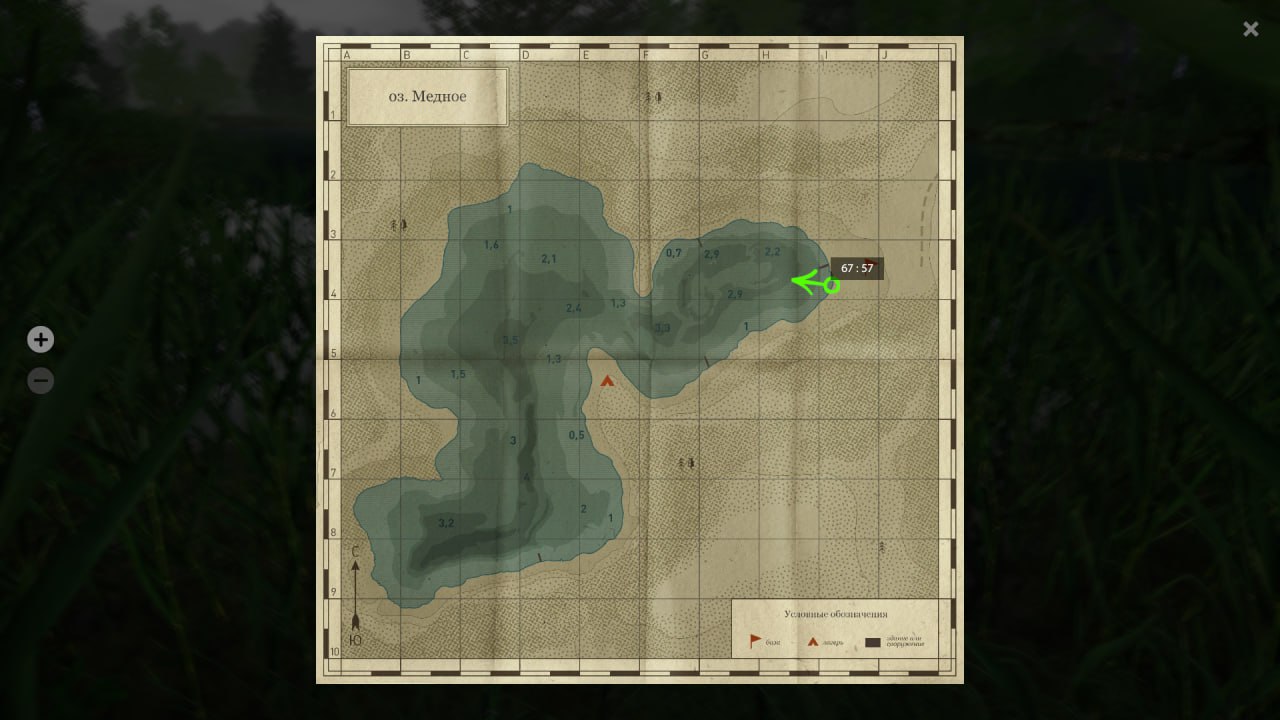Select the orange camp marker on the map

[x=607, y=381]
